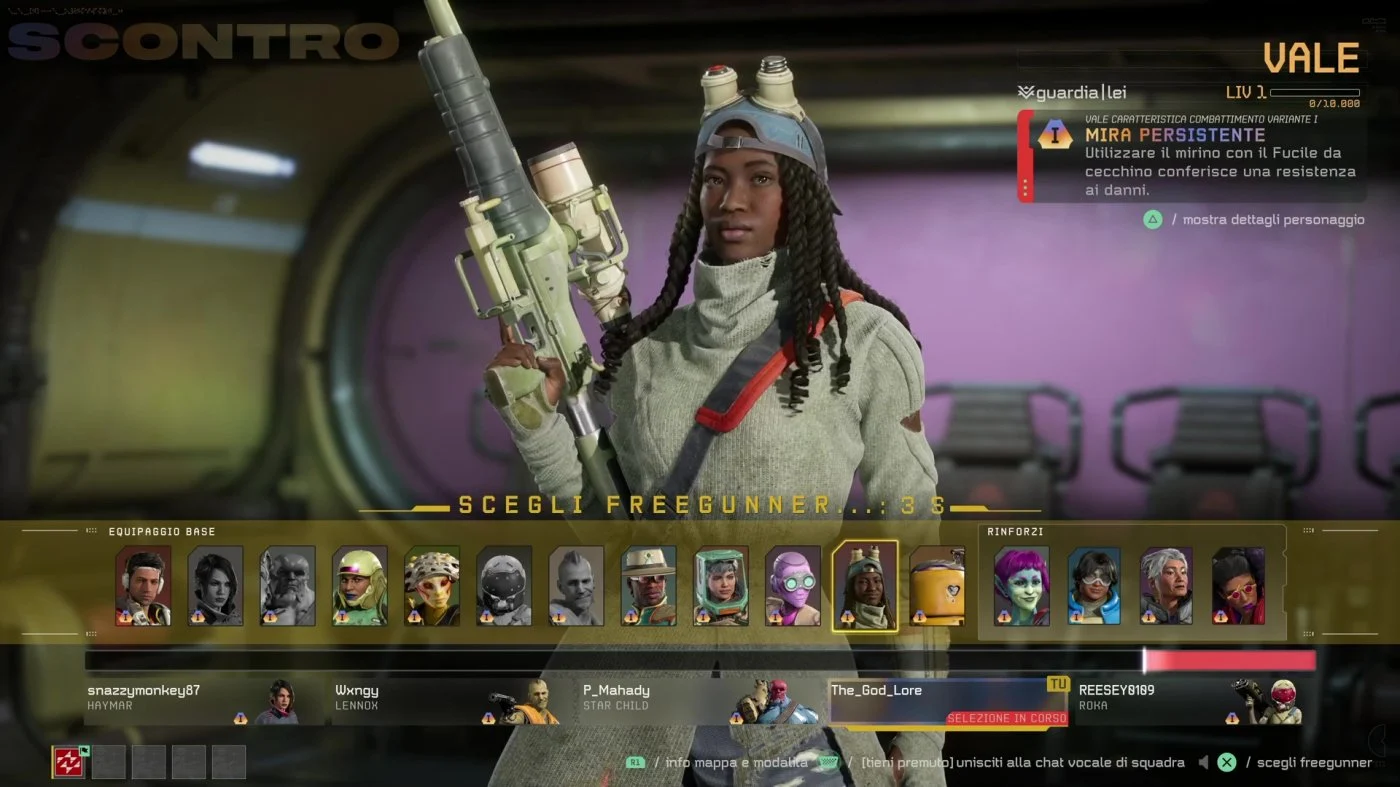This screenshot has height=787, width=1400.
Task: Choose the greyed-out dark-haired woman portrait
Action: click(216, 586)
